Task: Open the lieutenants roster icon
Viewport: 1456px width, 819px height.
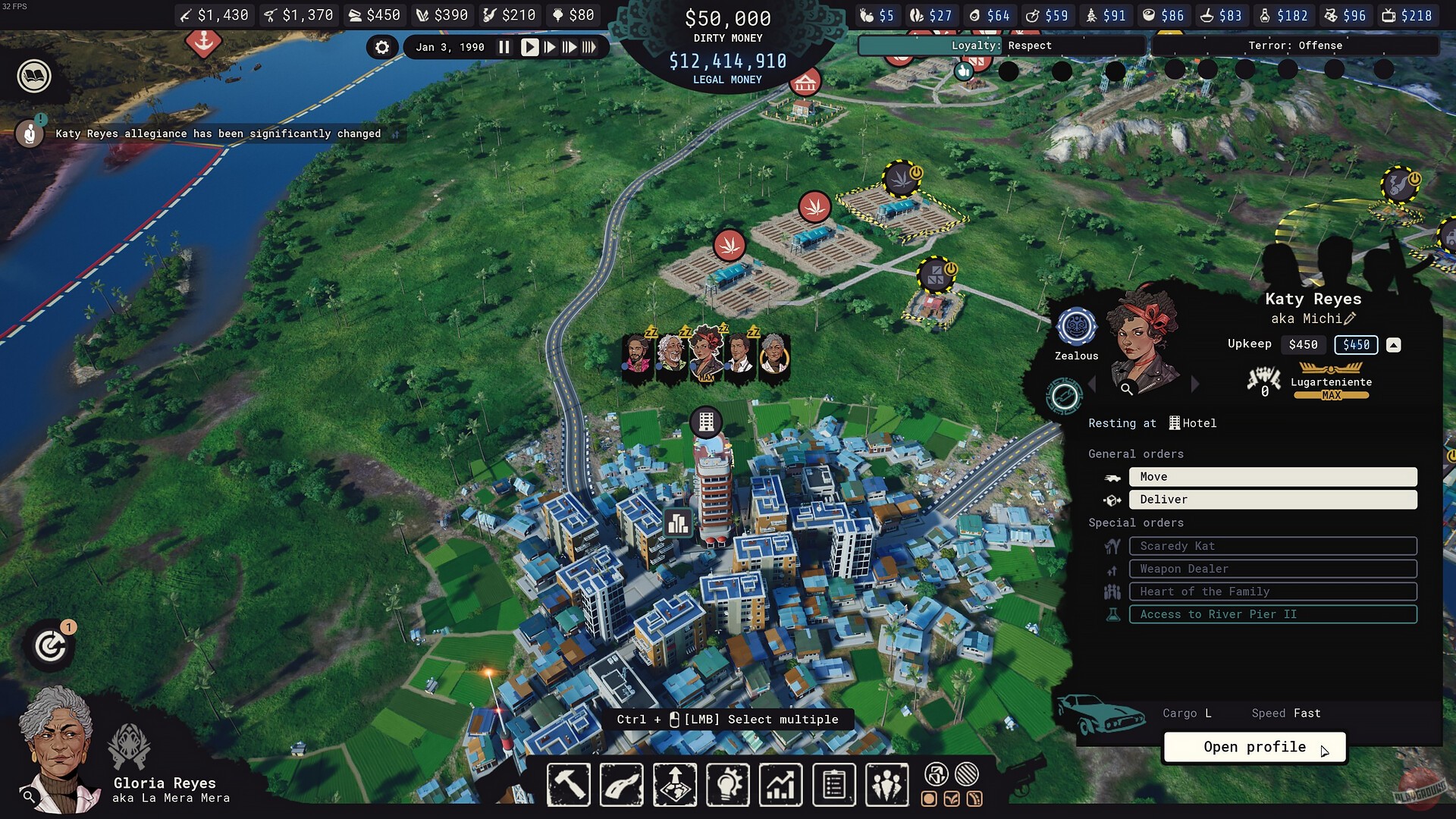Action: click(x=886, y=785)
